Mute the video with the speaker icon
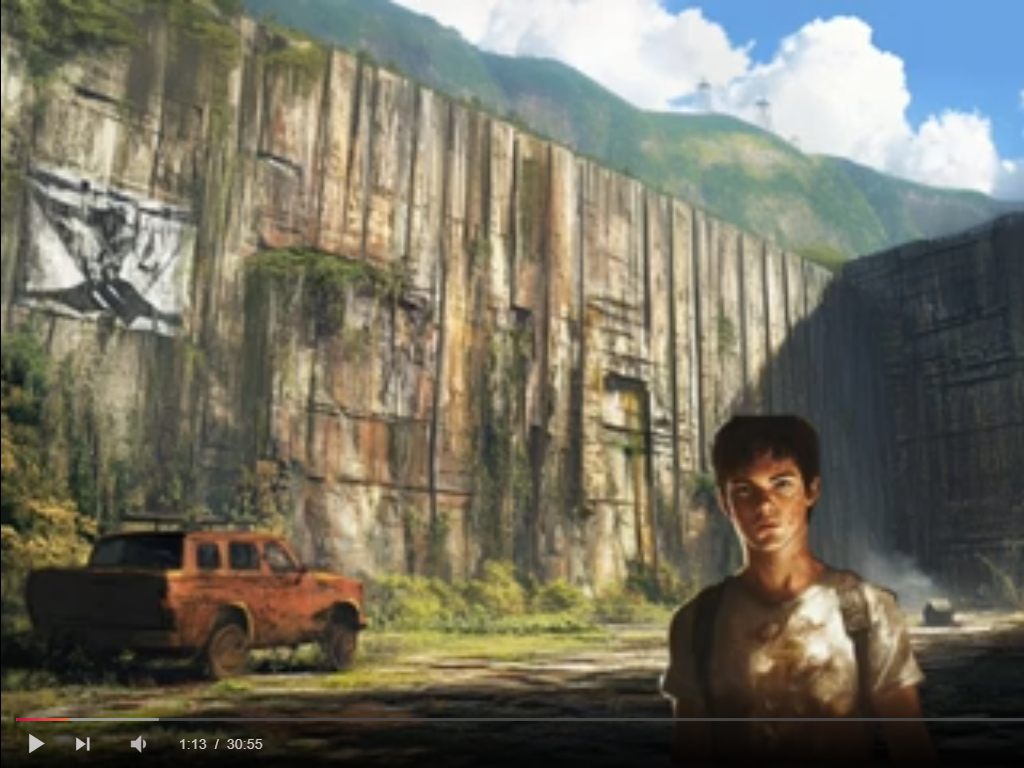The image size is (1024, 768). click(138, 744)
